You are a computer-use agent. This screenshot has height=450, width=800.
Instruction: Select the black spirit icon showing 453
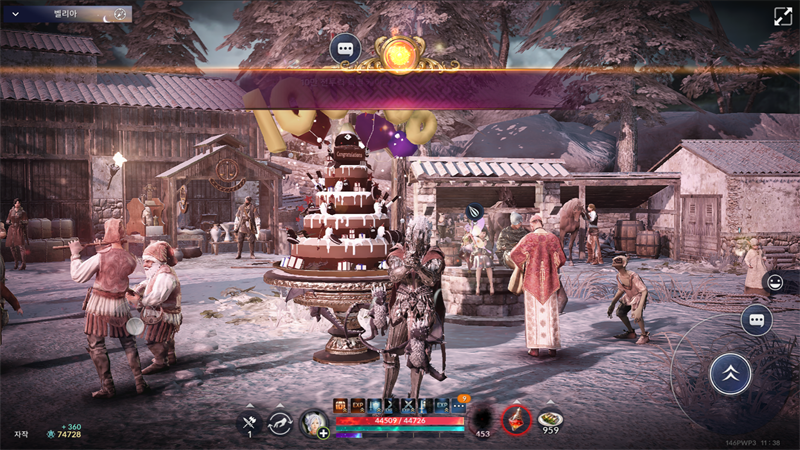click(482, 420)
